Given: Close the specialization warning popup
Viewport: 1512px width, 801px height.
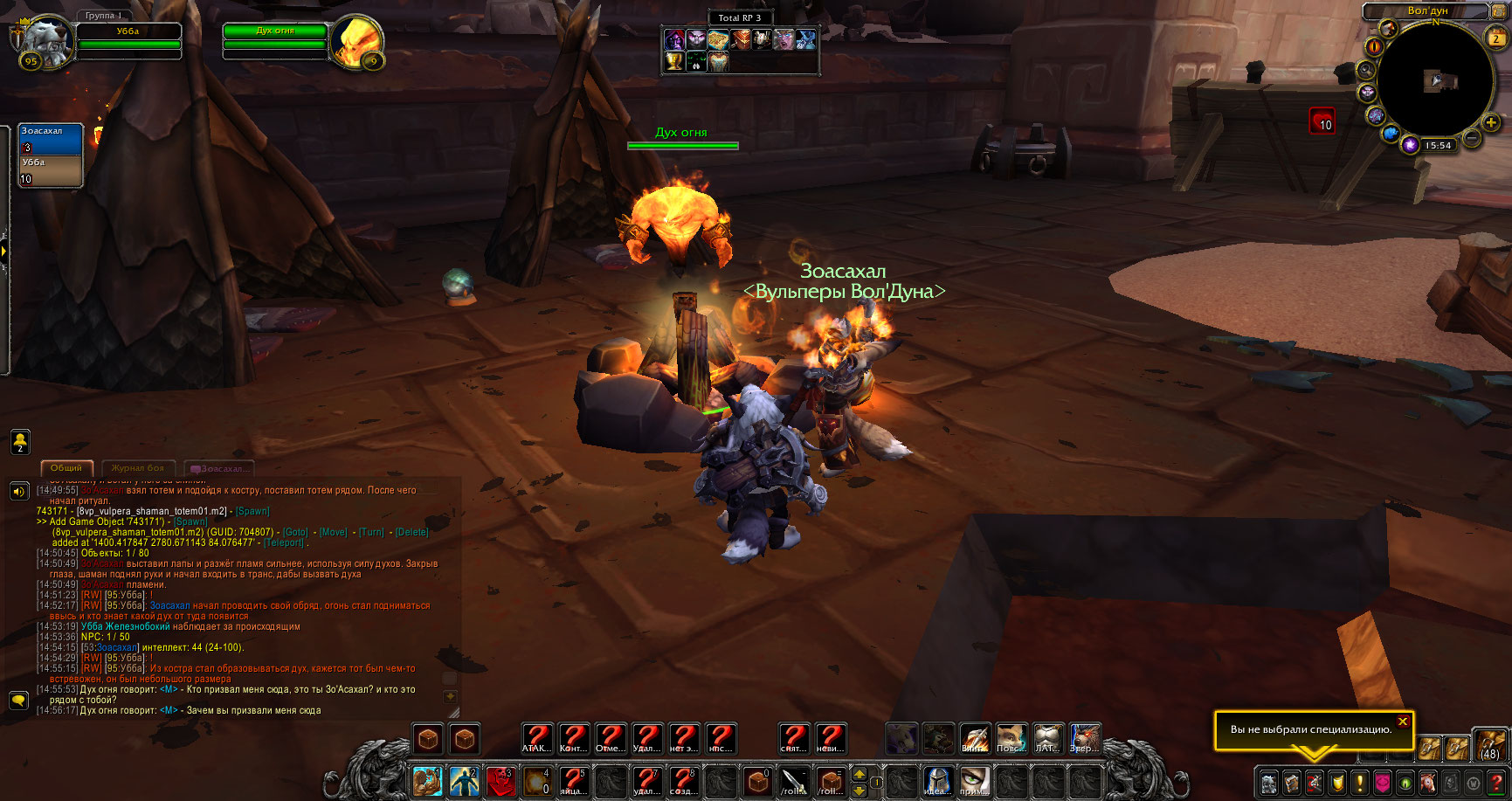Looking at the screenshot, I should pos(1403,722).
